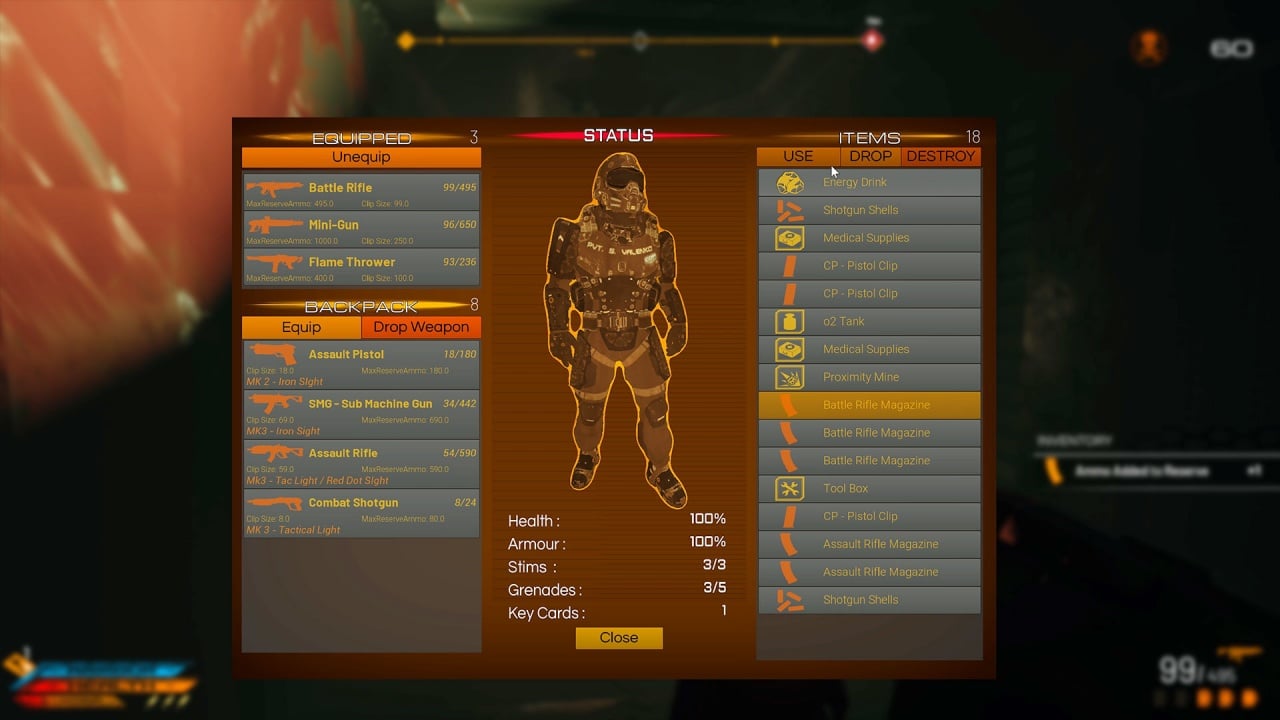The height and width of the screenshot is (720, 1280).
Task: Click the DESTROY item button
Action: click(x=940, y=156)
